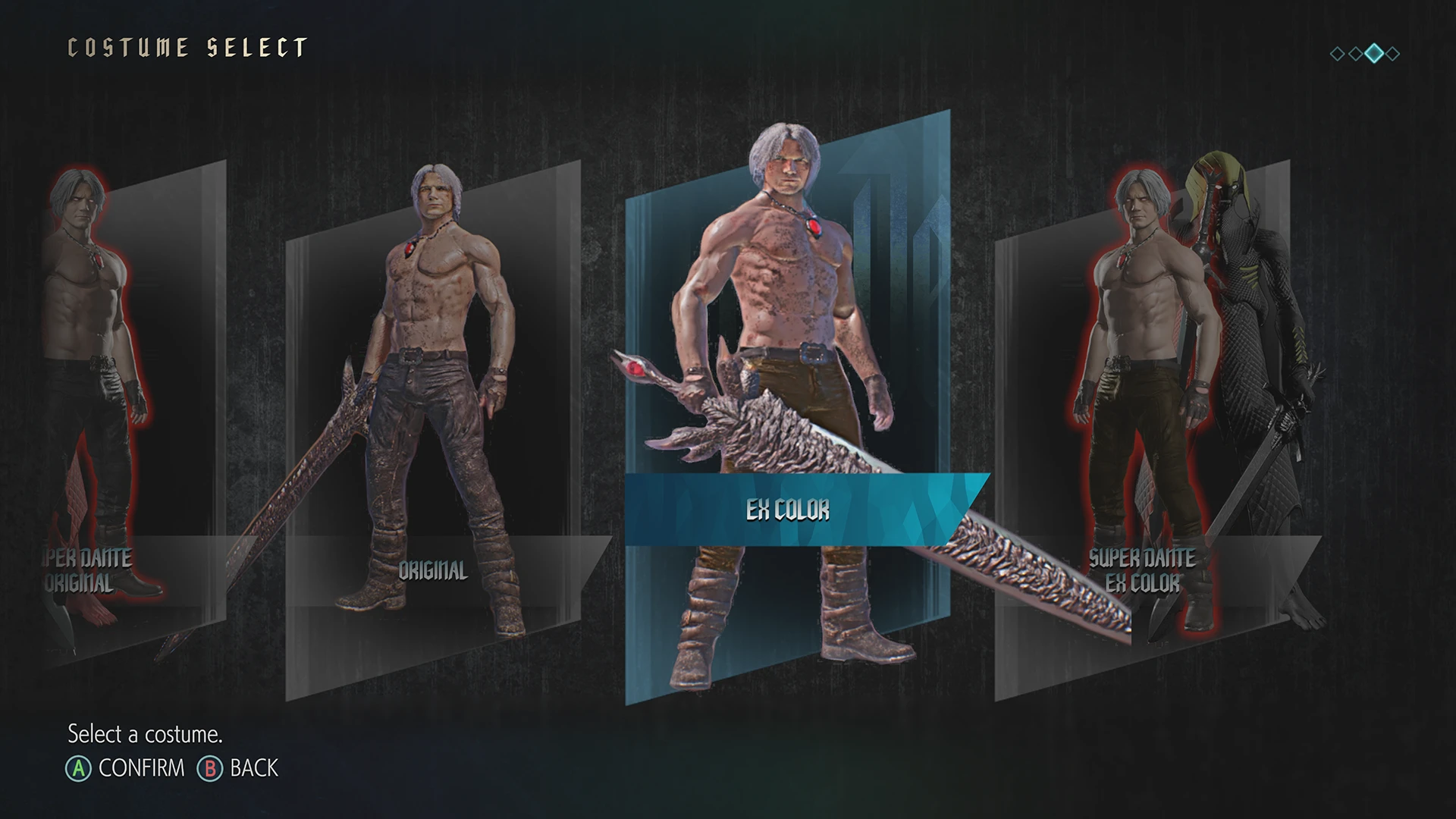Click the COSTUME SELECT title
1456x819 pixels.
[186, 47]
